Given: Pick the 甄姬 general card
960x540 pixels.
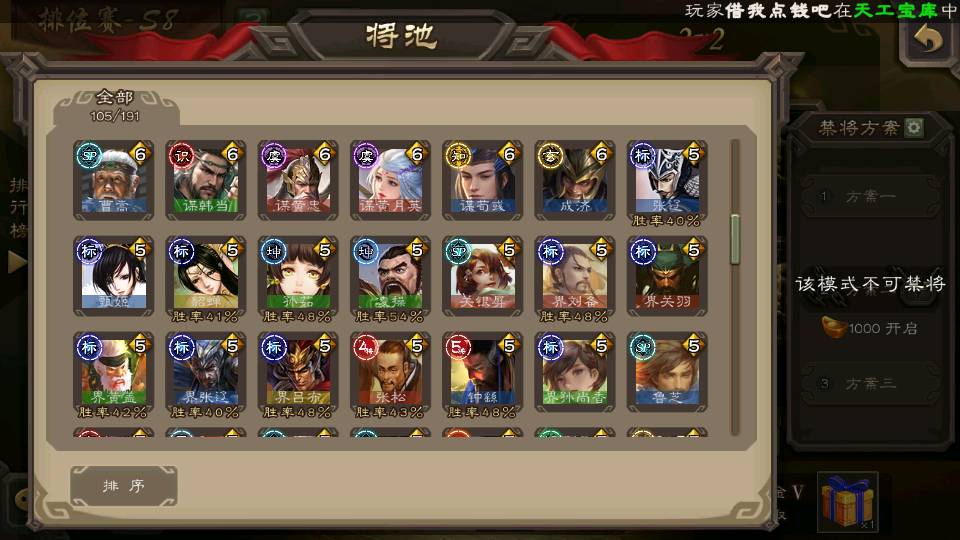Looking at the screenshot, I should click(x=114, y=276).
